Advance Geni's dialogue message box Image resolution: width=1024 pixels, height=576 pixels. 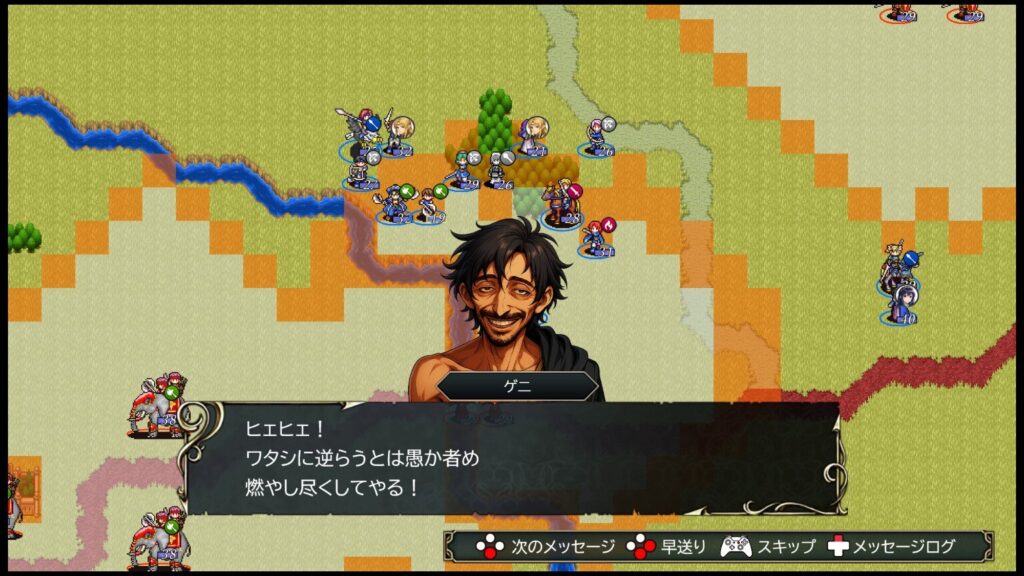(510, 458)
